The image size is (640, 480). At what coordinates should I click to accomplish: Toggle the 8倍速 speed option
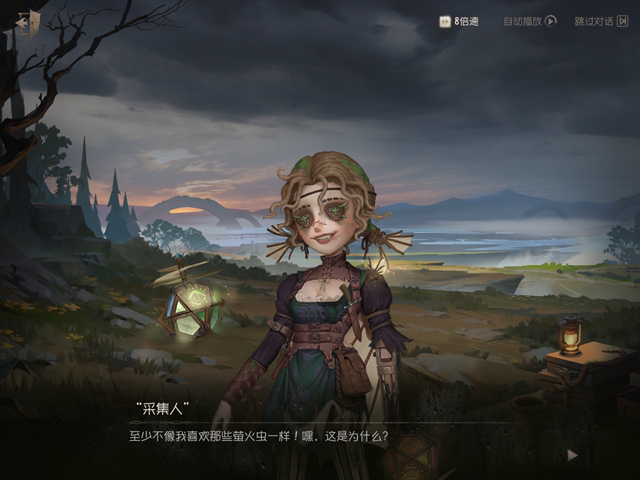coord(459,21)
